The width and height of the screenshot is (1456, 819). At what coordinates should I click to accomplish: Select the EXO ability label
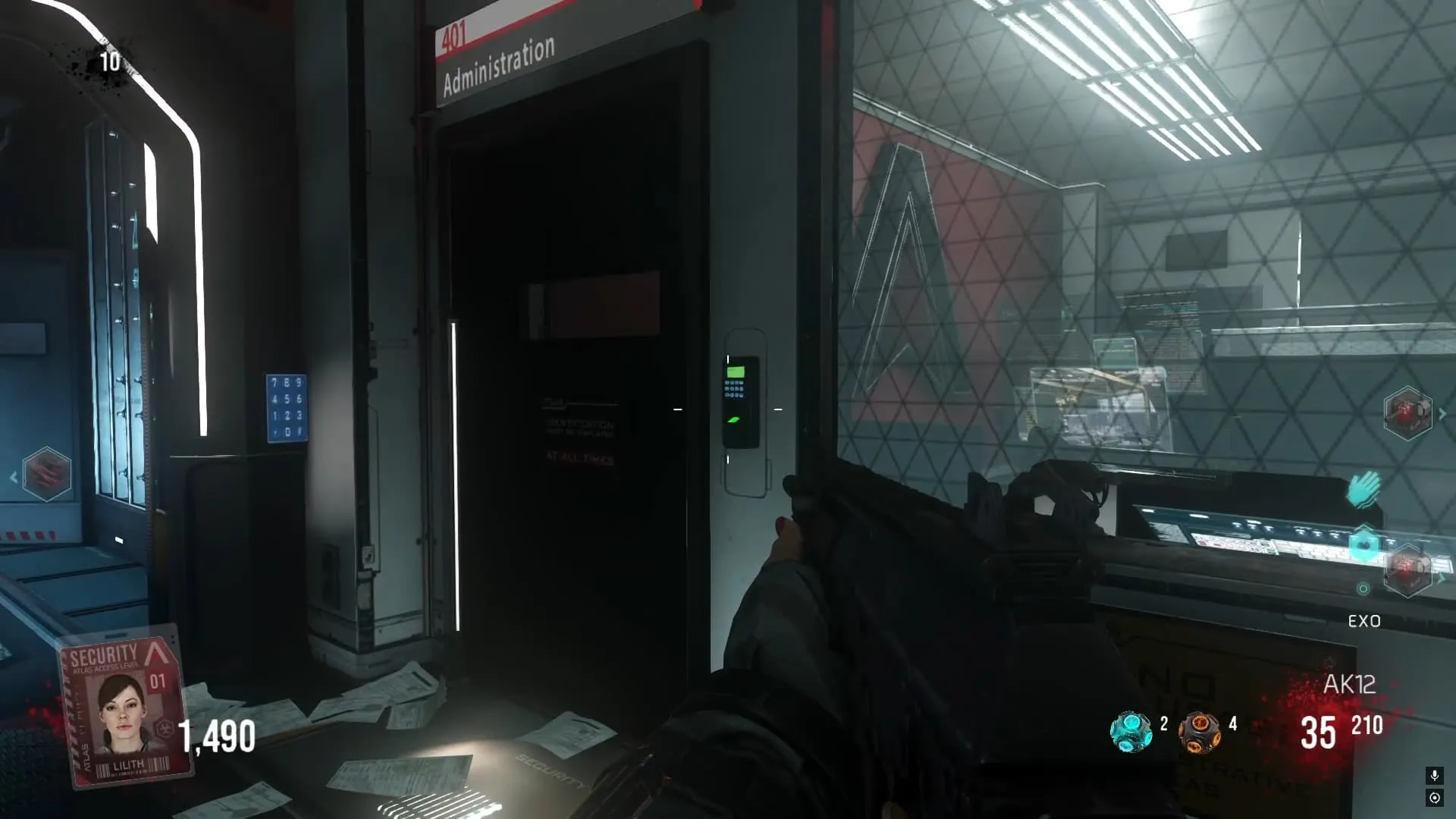click(1363, 621)
